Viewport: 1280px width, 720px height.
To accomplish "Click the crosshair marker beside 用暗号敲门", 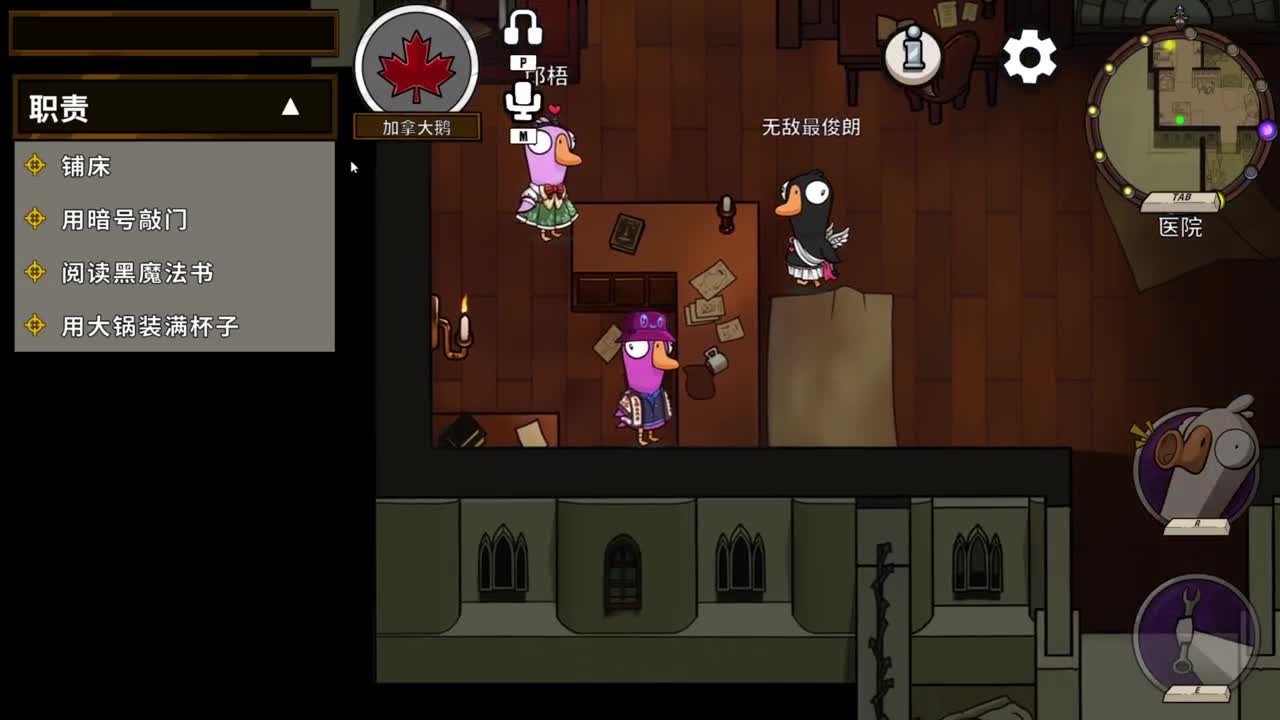I will pyautogui.click(x=35, y=219).
